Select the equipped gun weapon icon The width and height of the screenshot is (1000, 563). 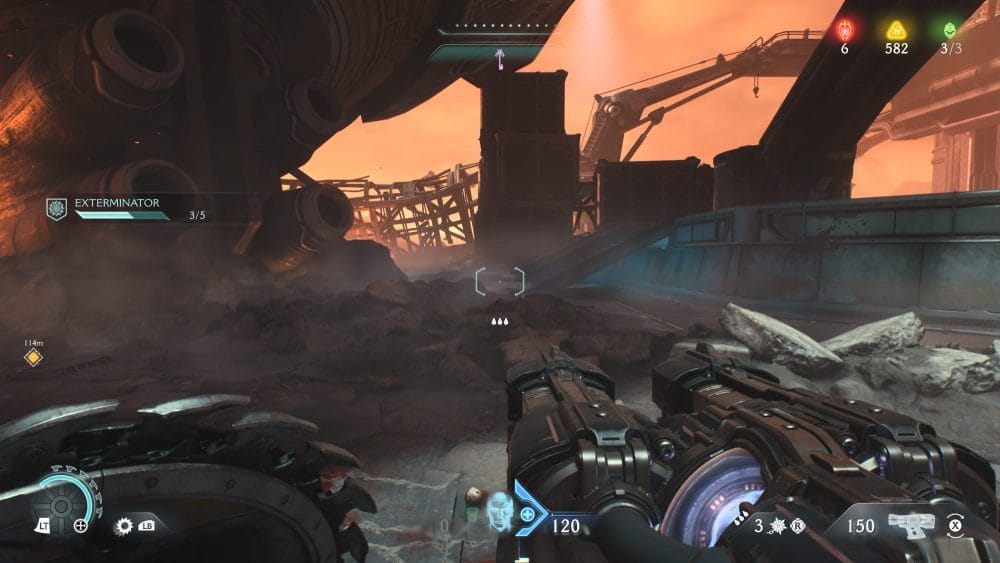coord(910,524)
